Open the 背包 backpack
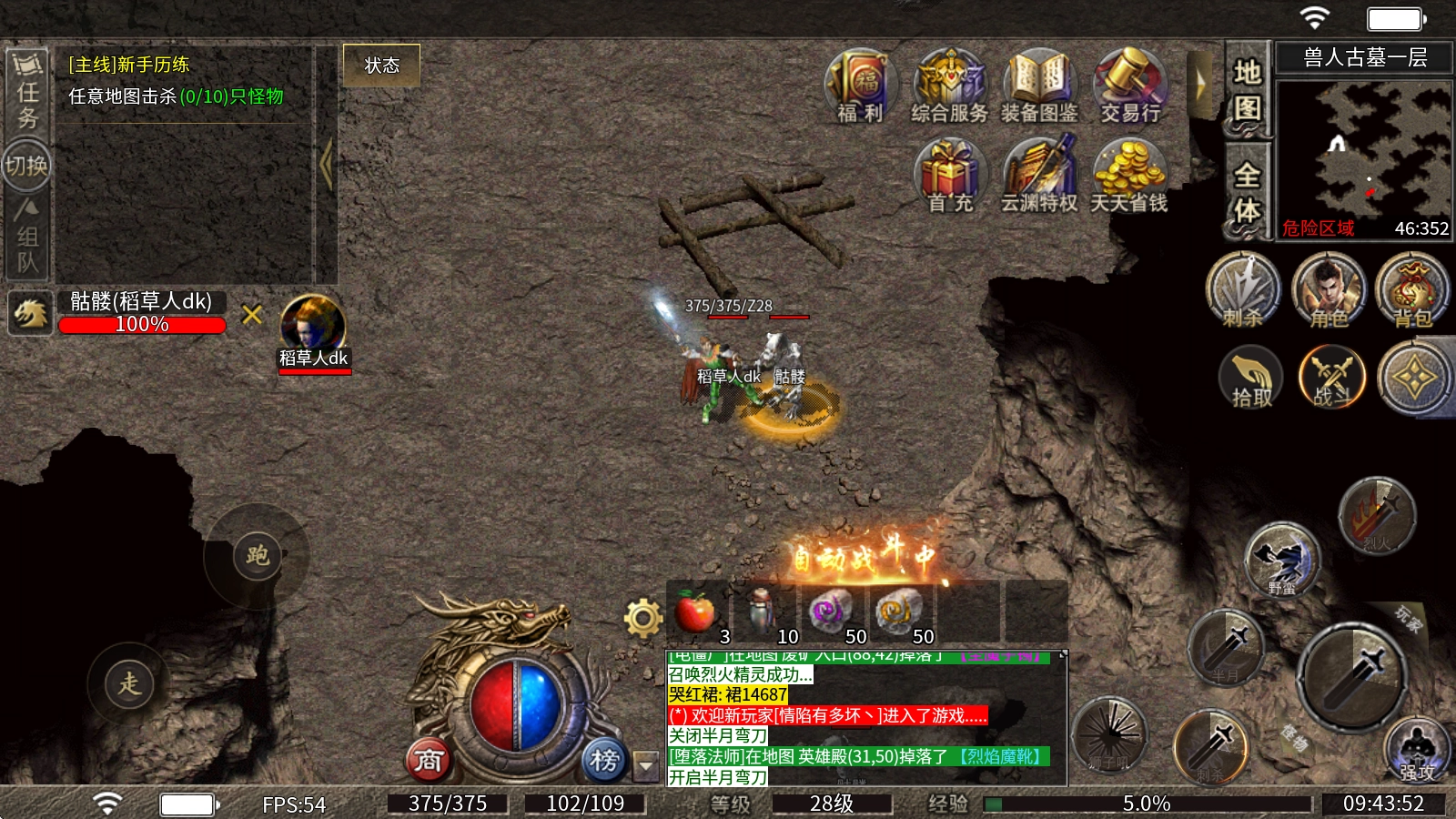Screen dimensions: 1456x819 click(1412, 289)
